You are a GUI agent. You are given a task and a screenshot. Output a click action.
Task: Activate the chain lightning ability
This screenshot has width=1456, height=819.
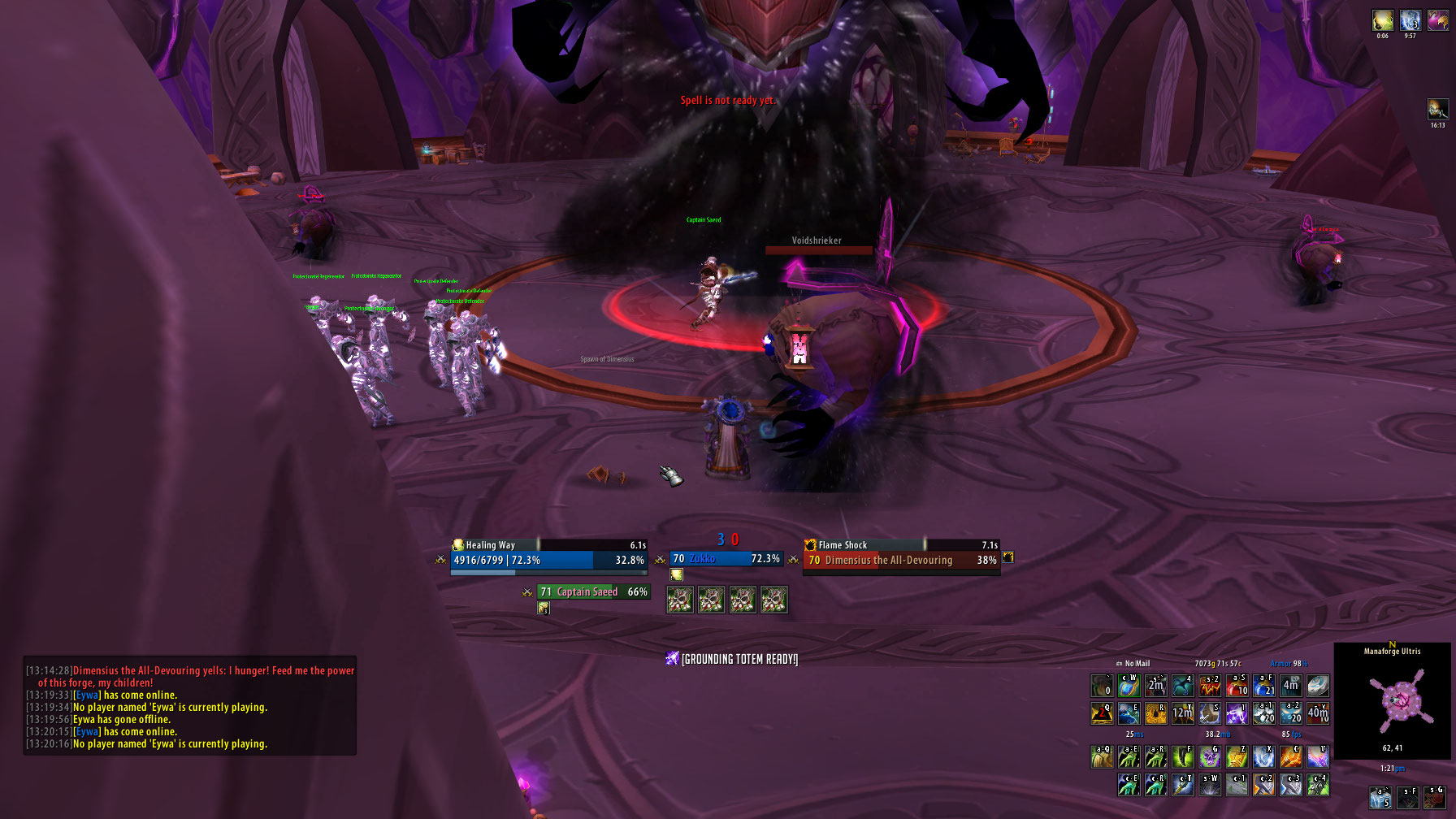click(x=1237, y=713)
